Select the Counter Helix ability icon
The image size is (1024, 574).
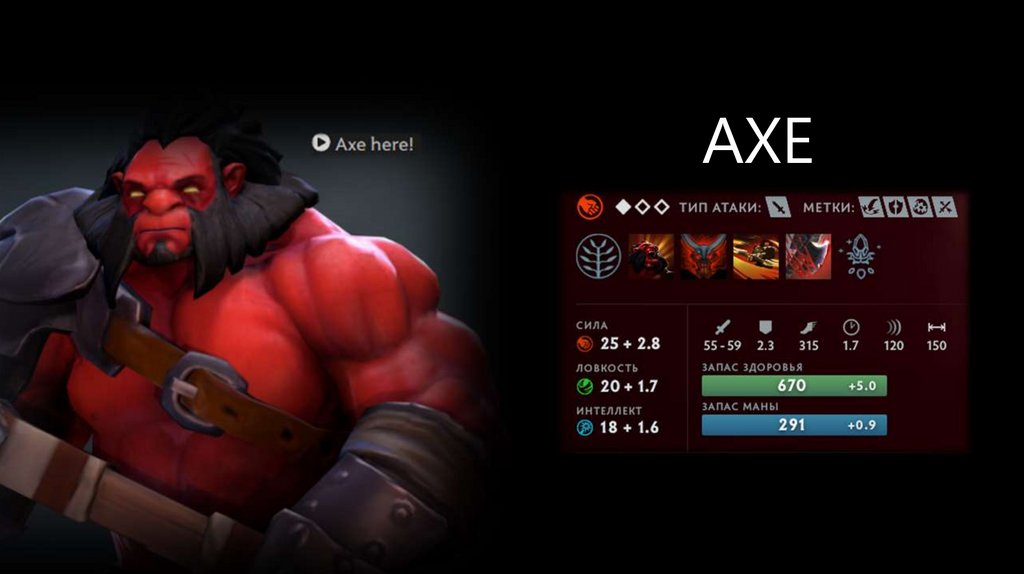pos(756,256)
